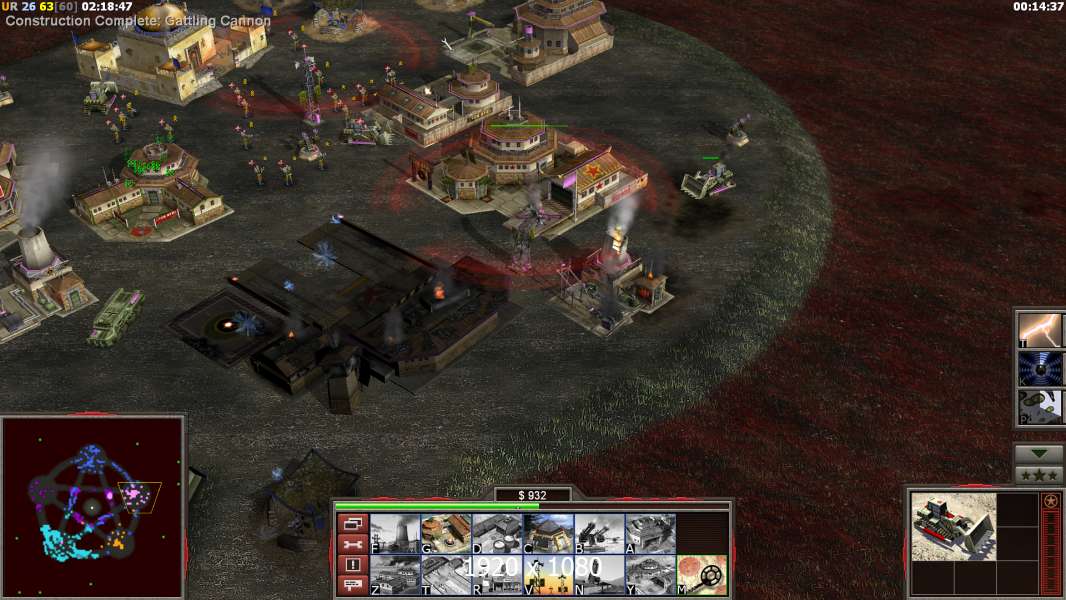Activate the land mine clearing command M
Viewport: 1066px width, 600px height.
(x=702, y=575)
